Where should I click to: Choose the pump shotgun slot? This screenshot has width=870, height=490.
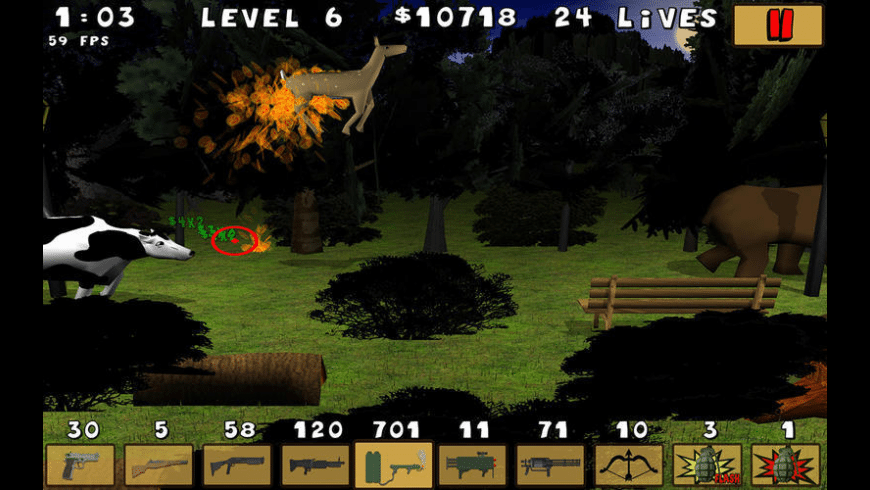(237, 465)
